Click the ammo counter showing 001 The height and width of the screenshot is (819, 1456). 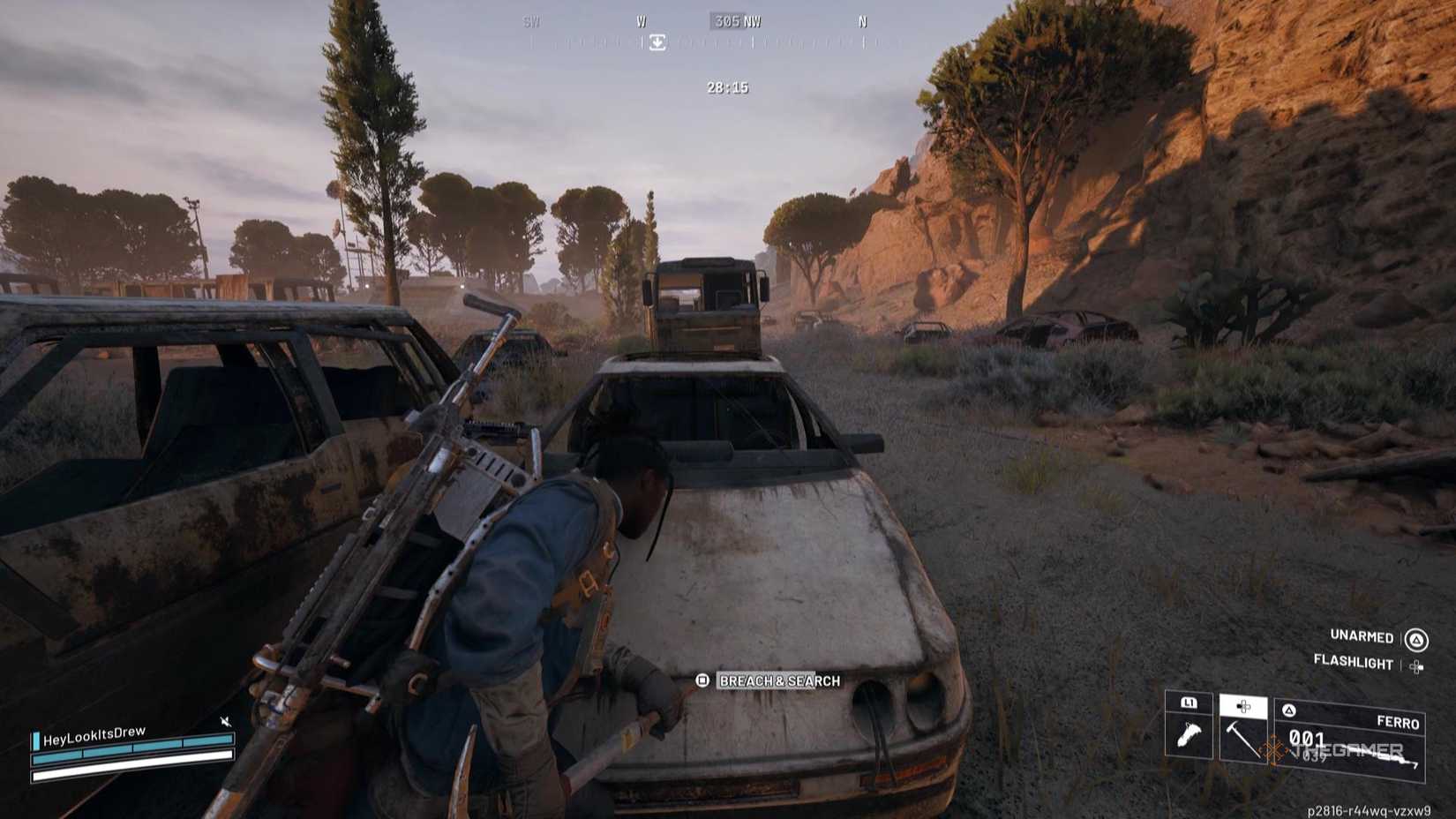[1307, 740]
